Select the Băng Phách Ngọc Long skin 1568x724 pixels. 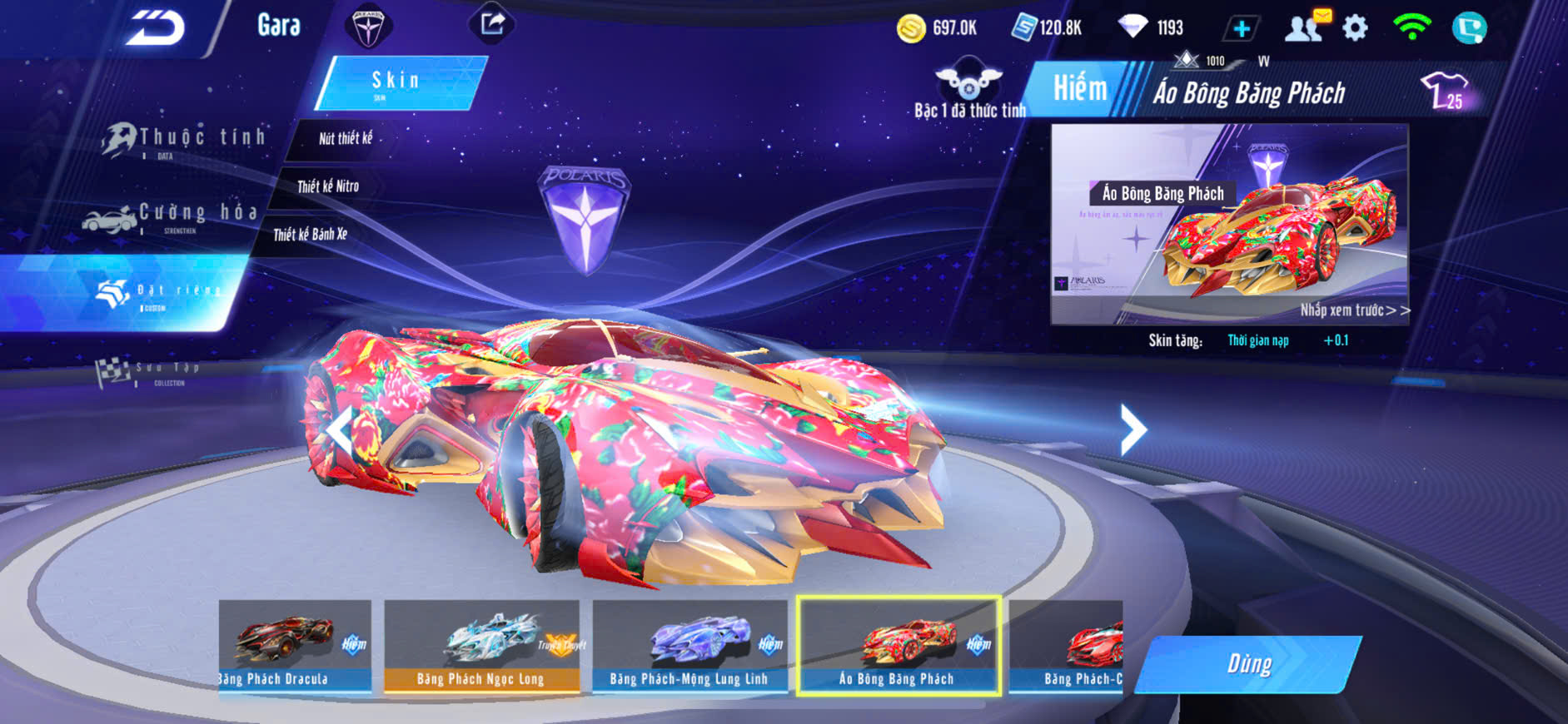(x=481, y=646)
